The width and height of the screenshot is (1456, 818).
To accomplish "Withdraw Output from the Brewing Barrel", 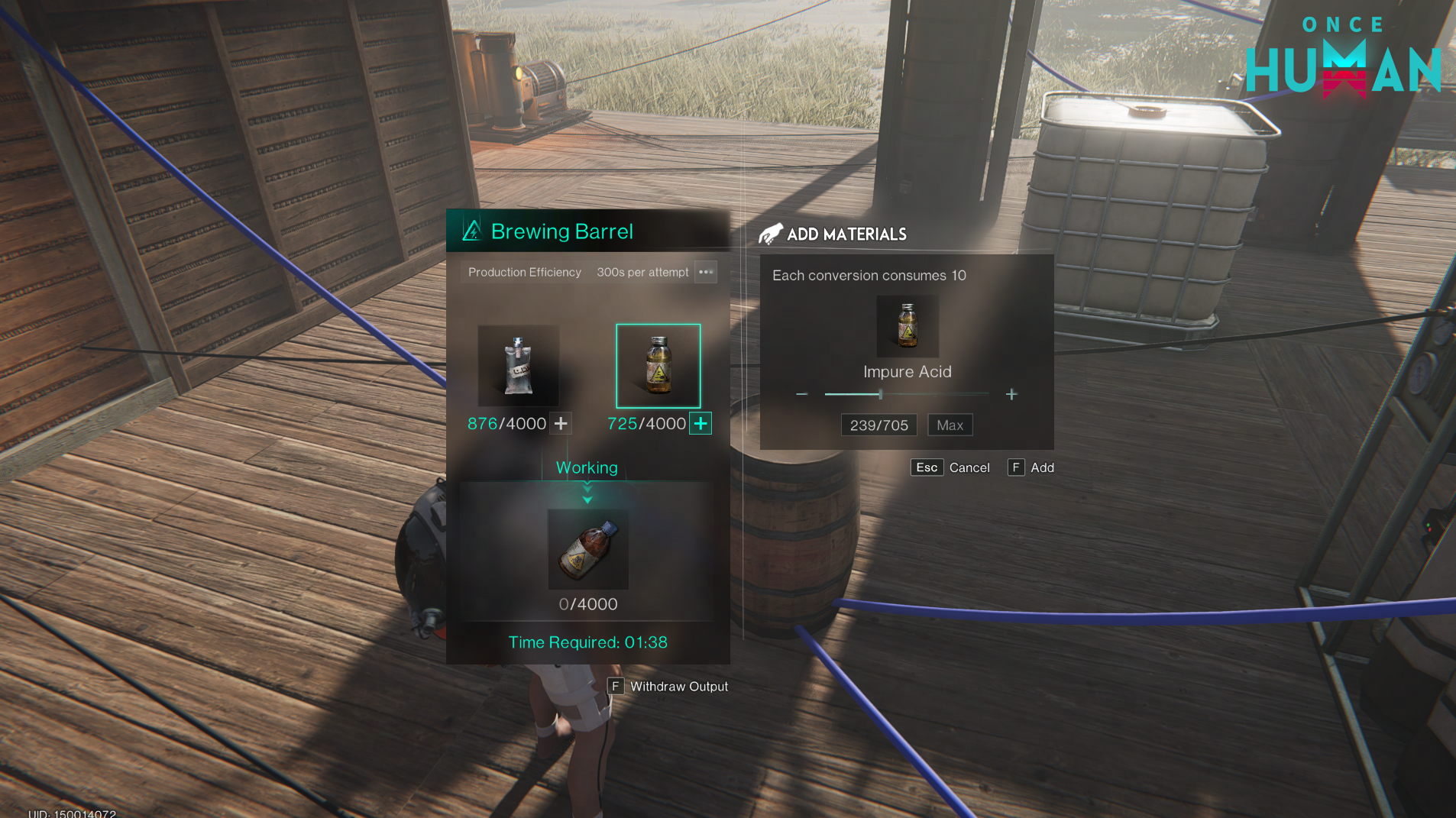I will click(668, 687).
